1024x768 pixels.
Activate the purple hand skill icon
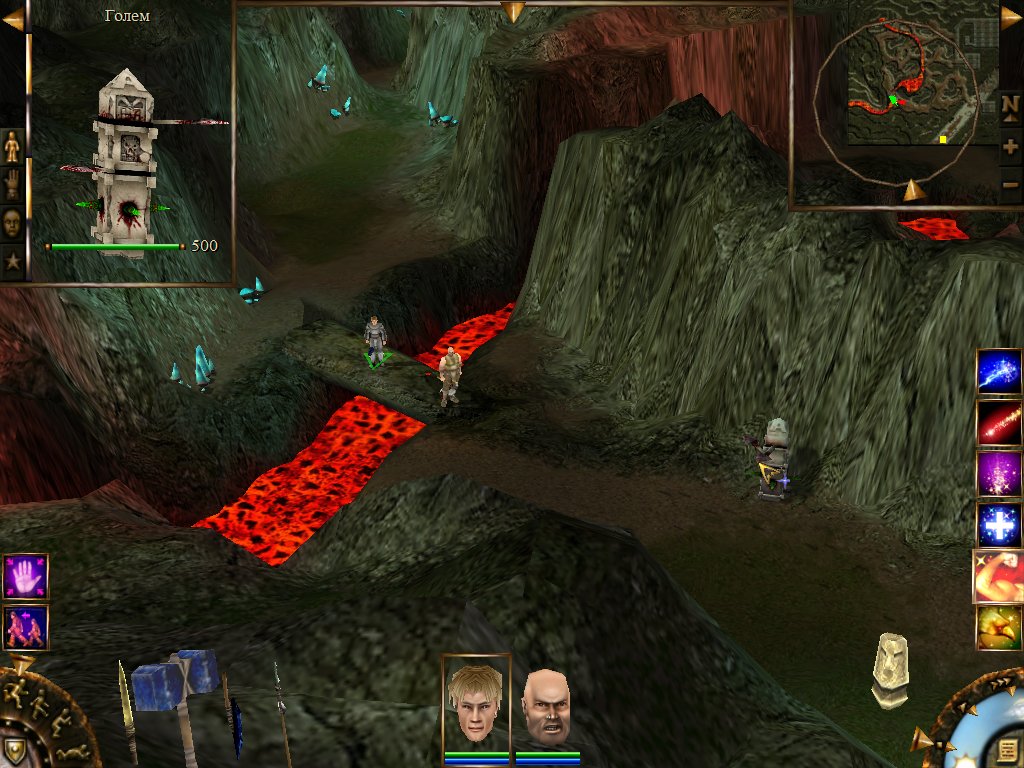tap(25, 577)
